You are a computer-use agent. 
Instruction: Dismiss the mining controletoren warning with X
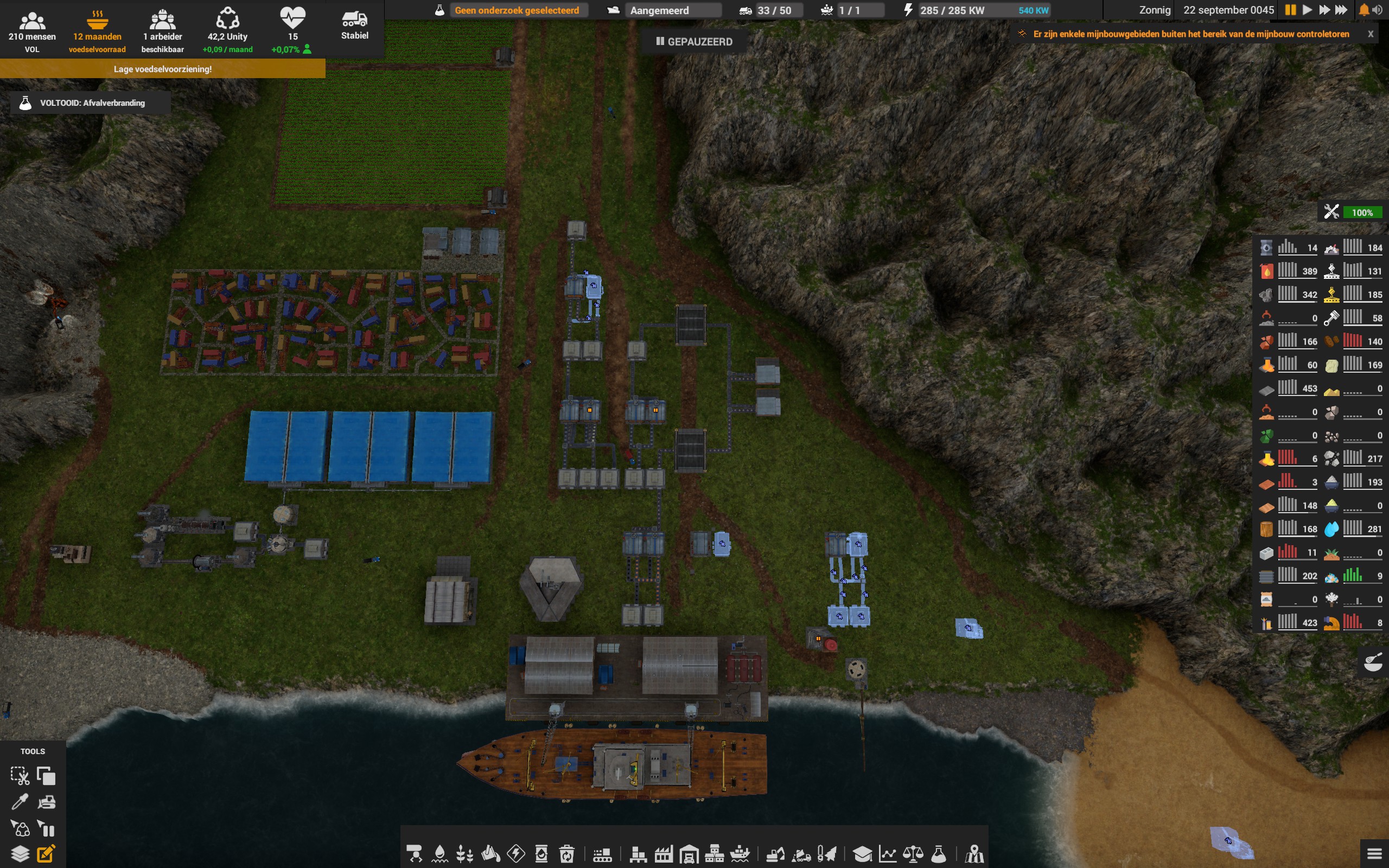coord(1371,33)
